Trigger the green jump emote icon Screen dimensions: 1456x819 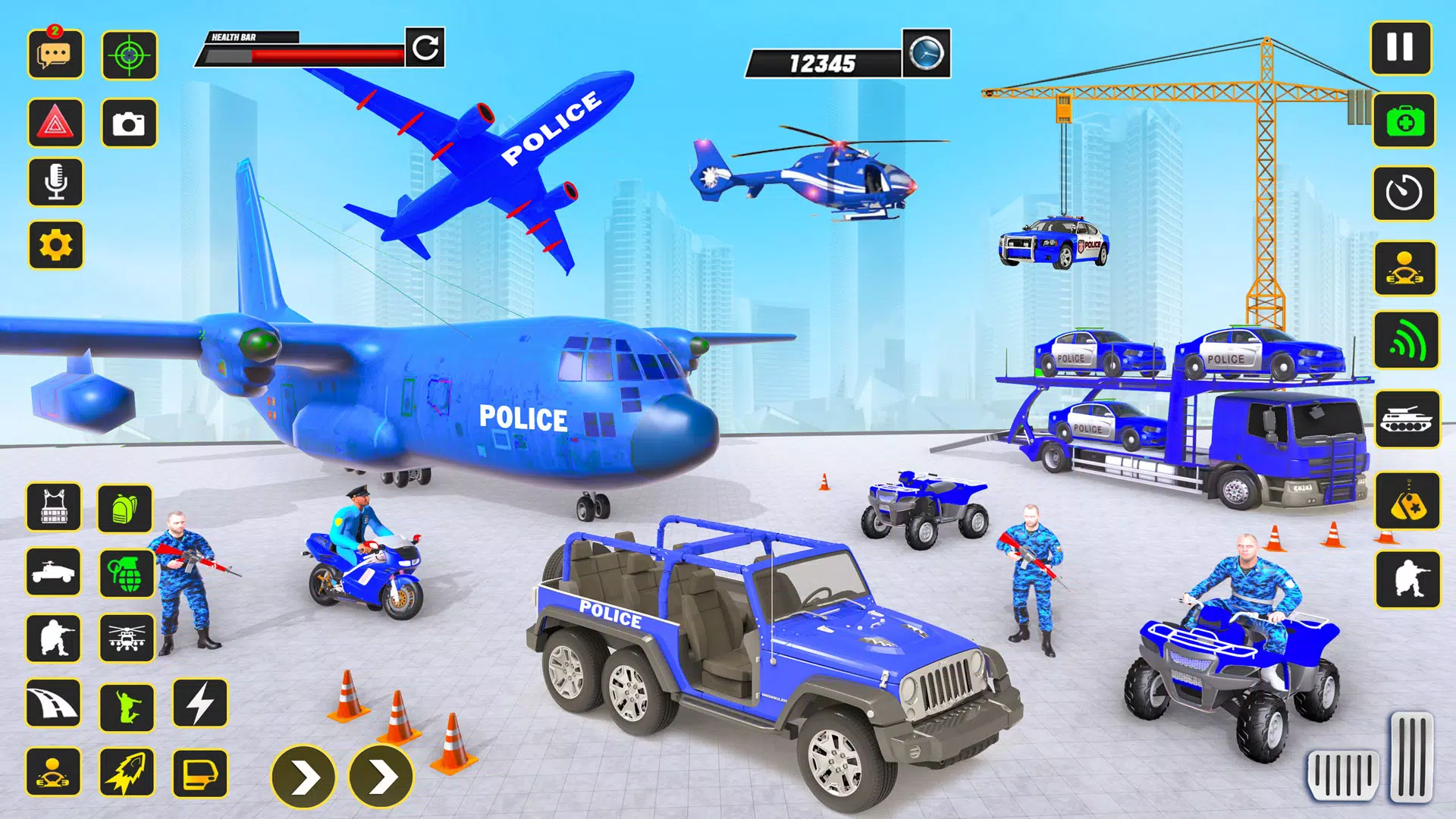pyautogui.click(x=127, y=705)
